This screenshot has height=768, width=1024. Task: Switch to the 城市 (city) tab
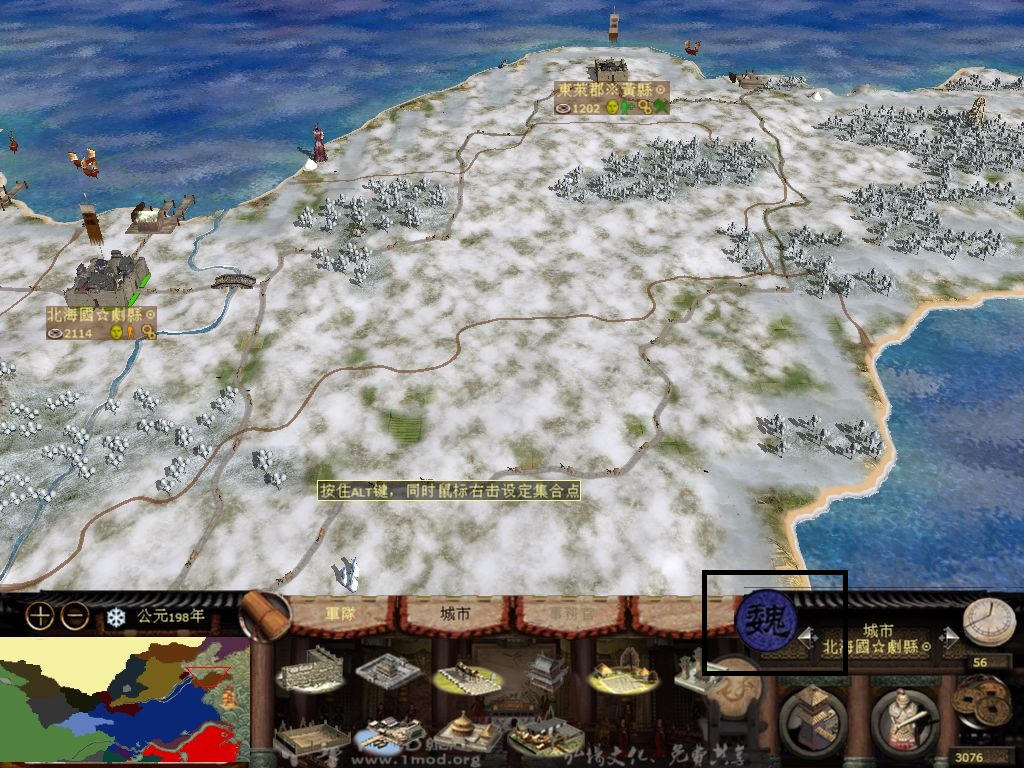click(x=456, y=613)
